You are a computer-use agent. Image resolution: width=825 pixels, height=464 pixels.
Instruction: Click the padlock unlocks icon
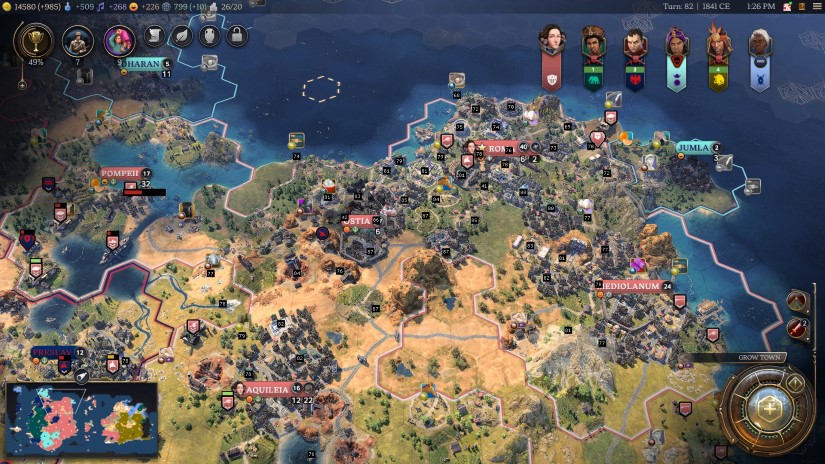pyautogui.click(x=236, y=37)
